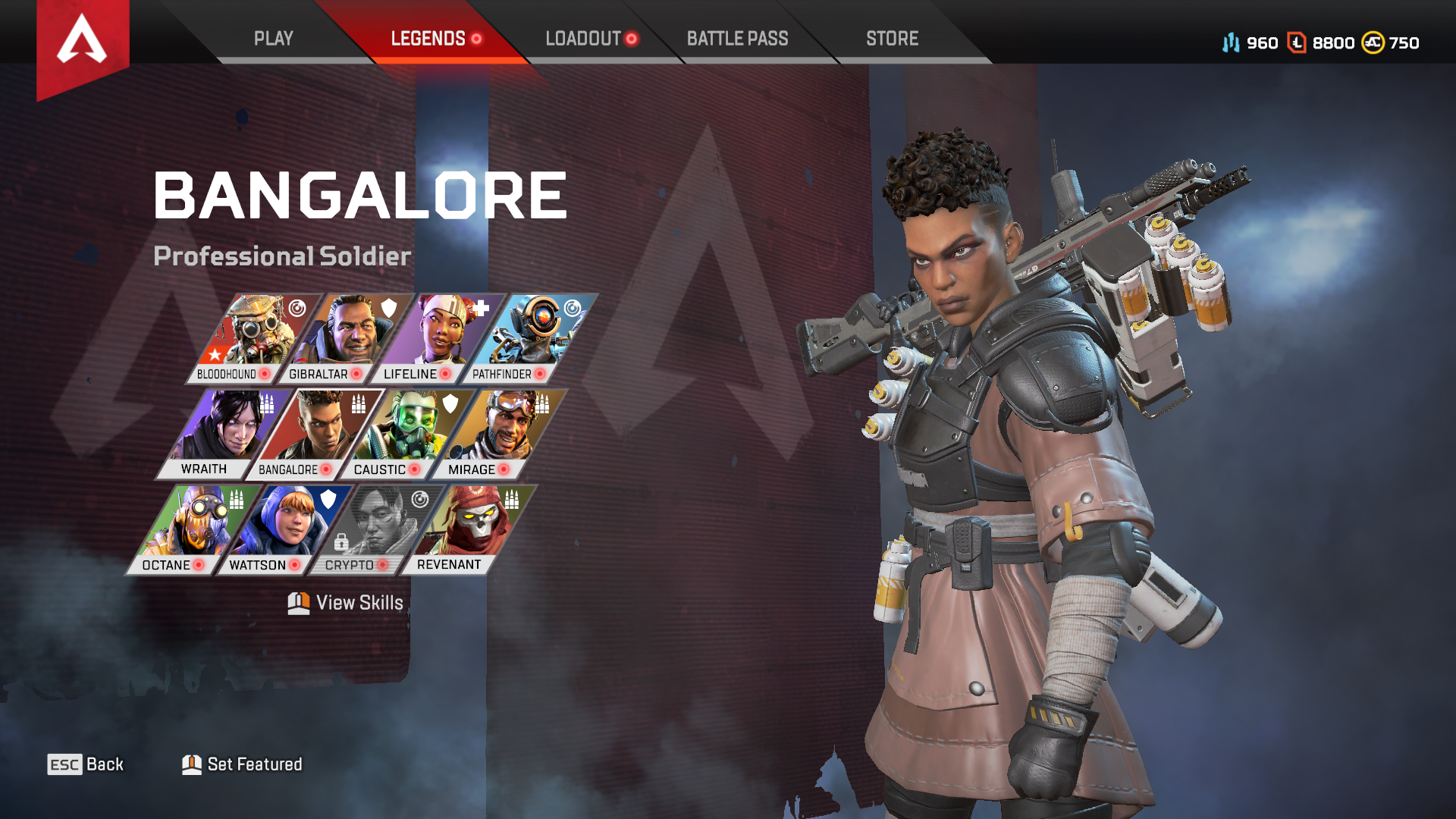Open the Store tab
This screenshot has height=819, width=1456.
click(x=892, y=39)
